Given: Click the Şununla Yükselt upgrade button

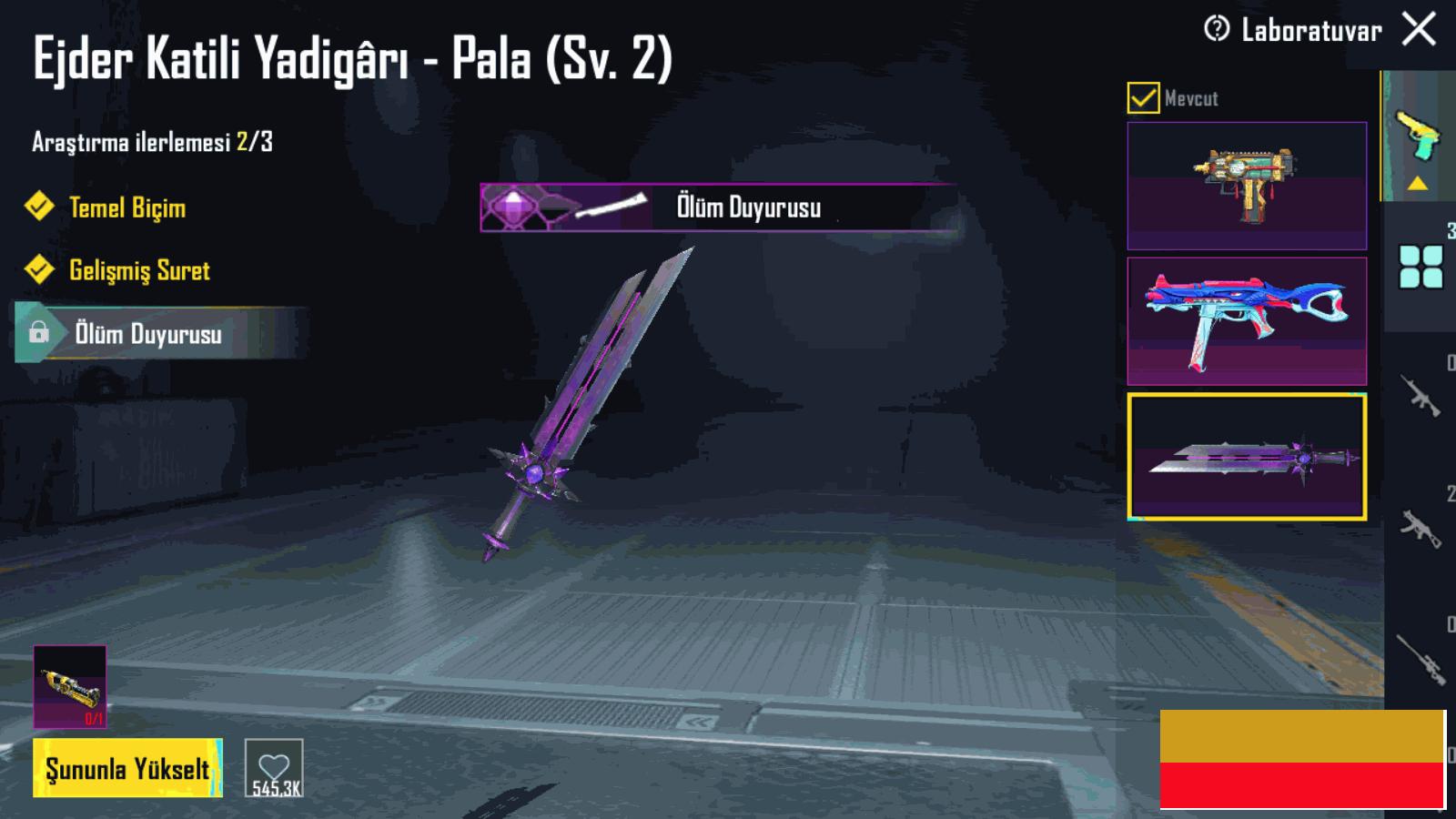Looking at the screenshot, I should coord(127,769).
